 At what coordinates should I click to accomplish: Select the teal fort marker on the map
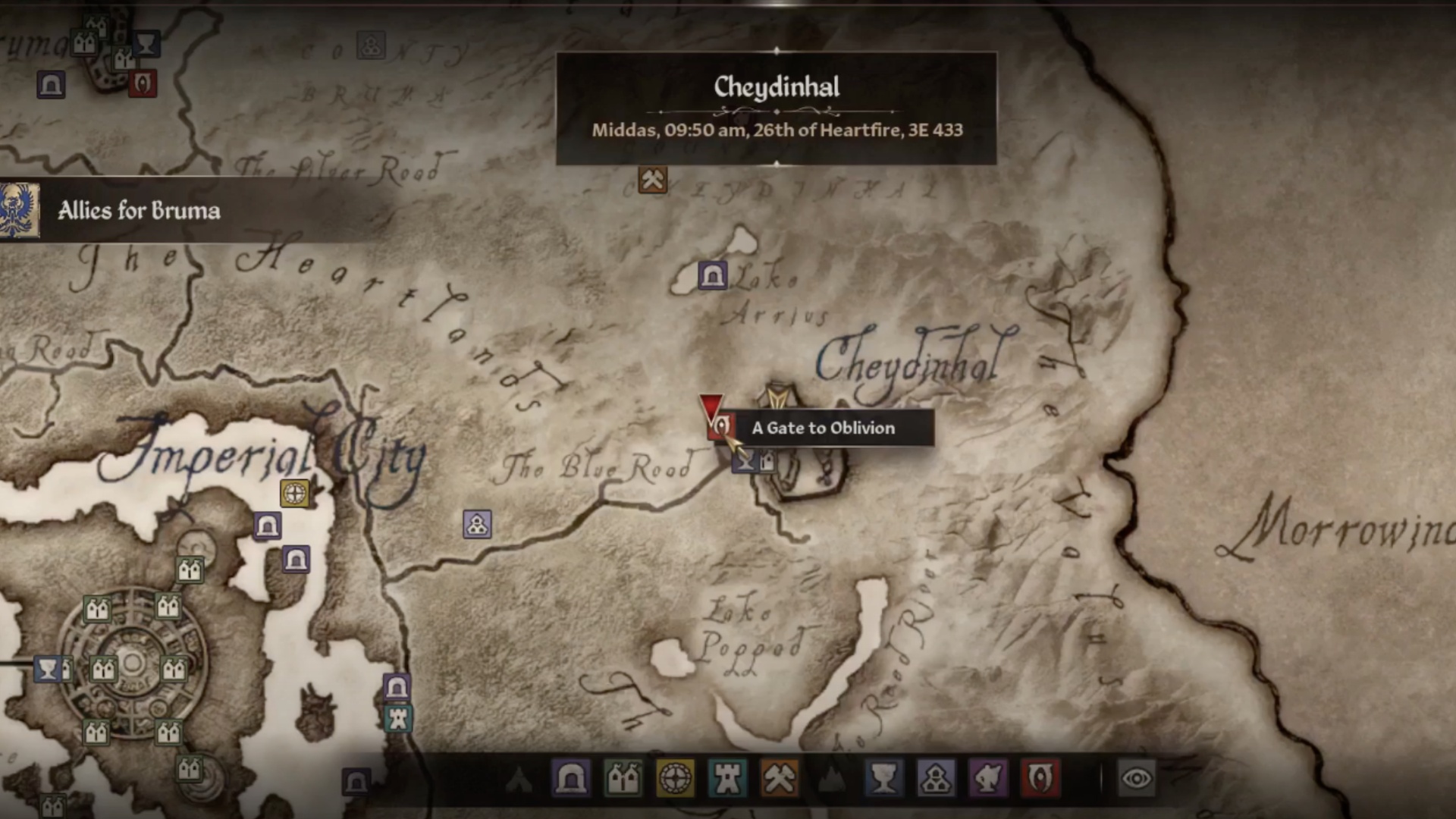[x=398, y=718]
